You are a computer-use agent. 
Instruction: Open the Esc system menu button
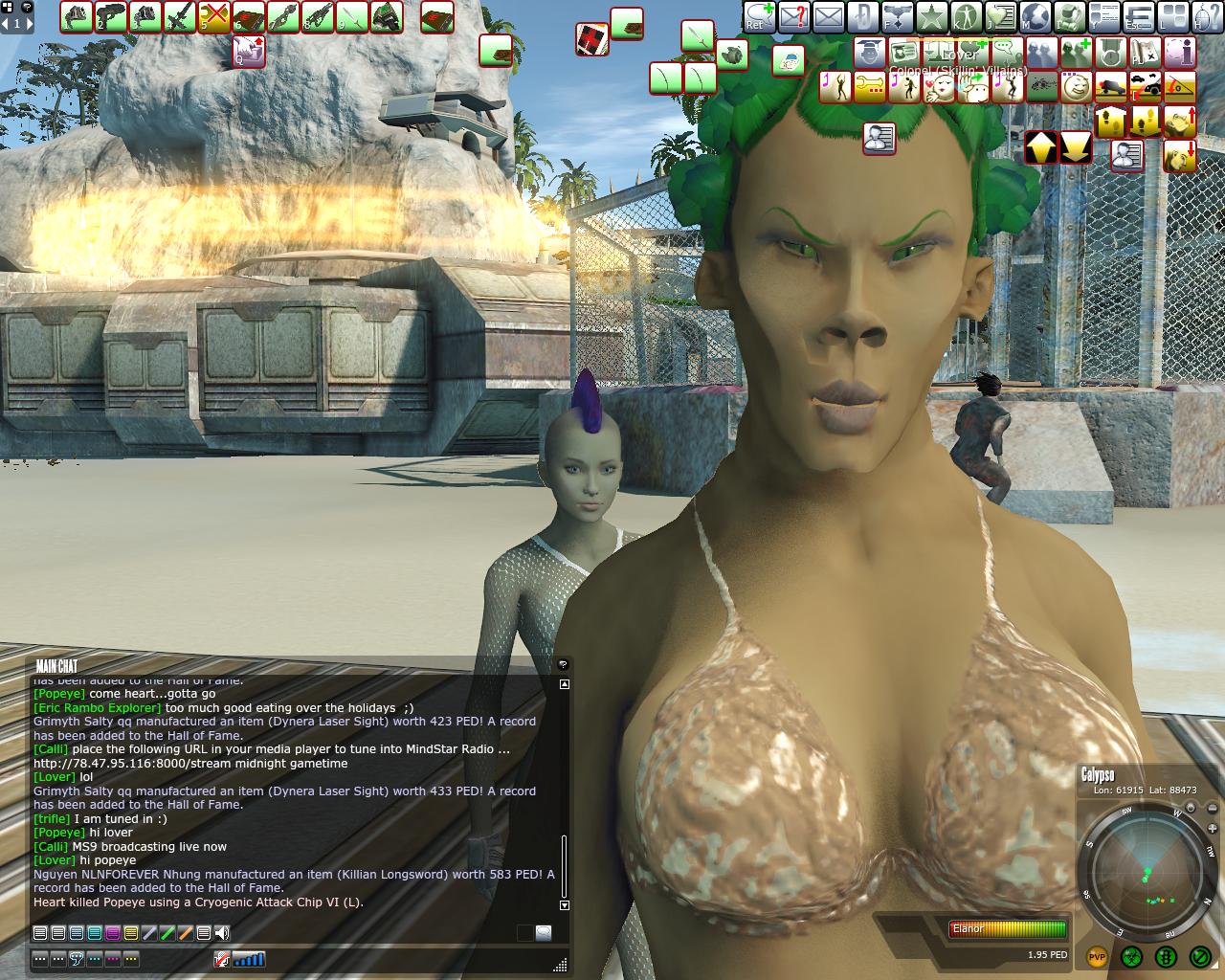[1138, 16]
